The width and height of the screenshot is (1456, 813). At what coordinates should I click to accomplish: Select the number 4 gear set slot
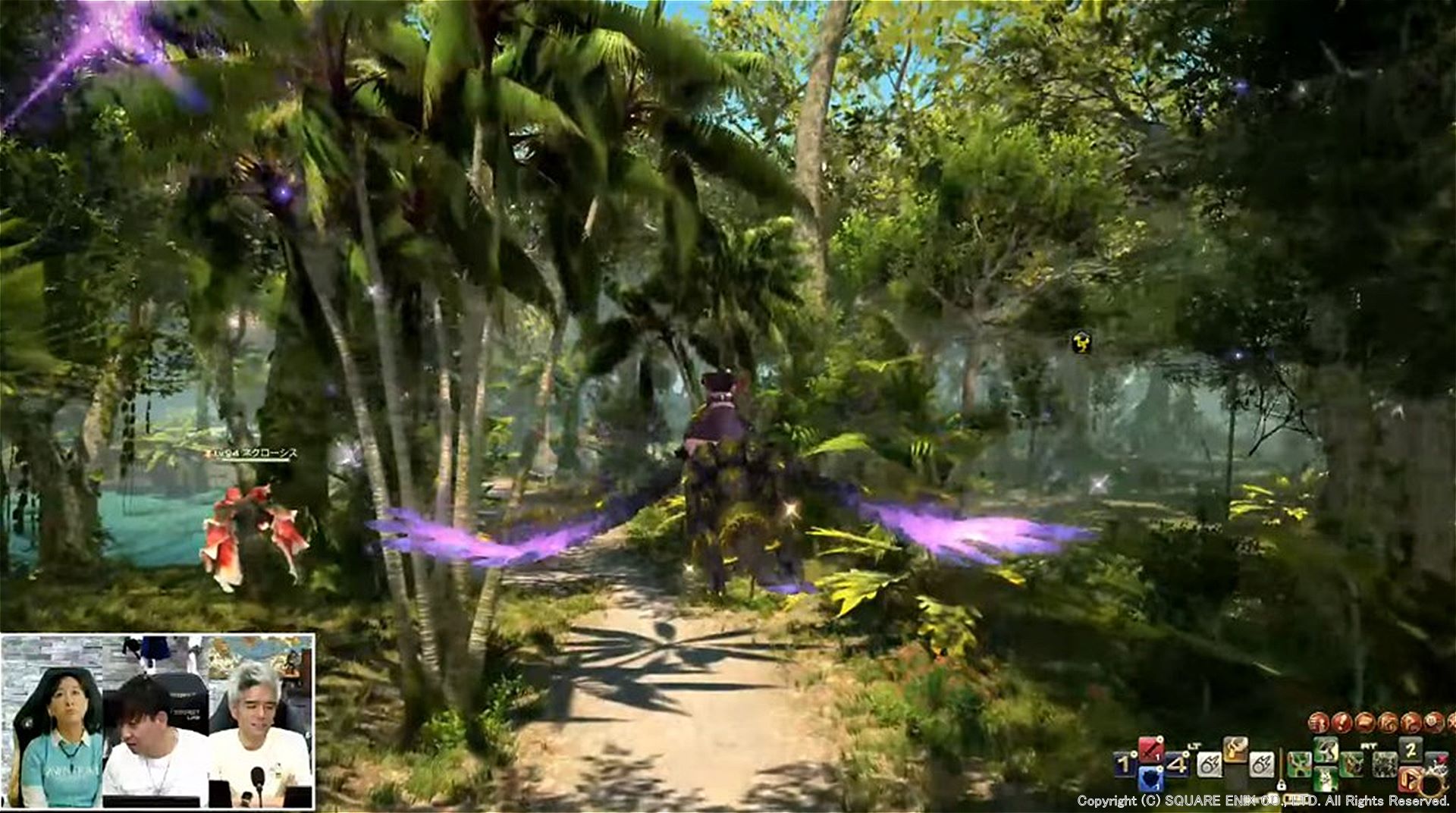1177,764
